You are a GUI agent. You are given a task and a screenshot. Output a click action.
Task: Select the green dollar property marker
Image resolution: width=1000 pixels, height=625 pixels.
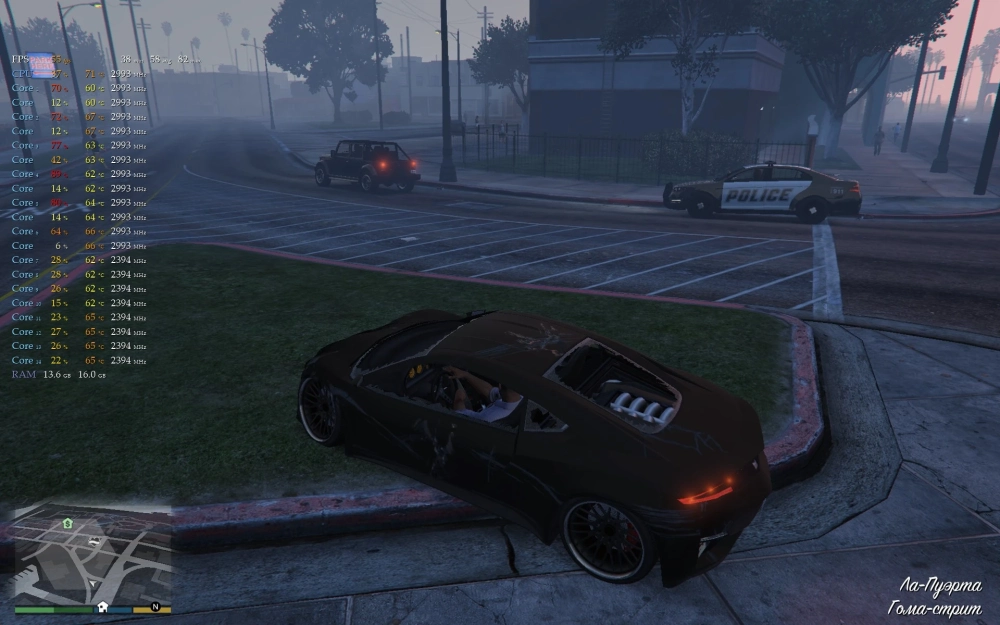click(x=67, y=523)
